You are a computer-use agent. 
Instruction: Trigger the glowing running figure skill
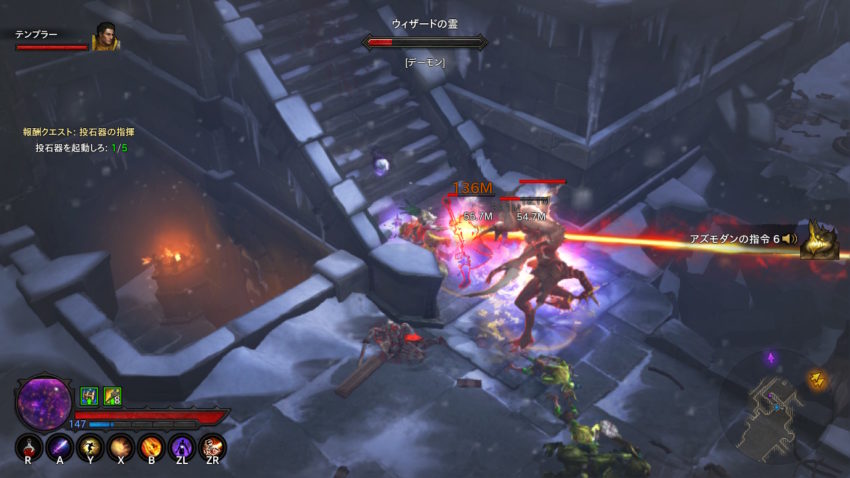pyautogui.click(x=90, y=447)
